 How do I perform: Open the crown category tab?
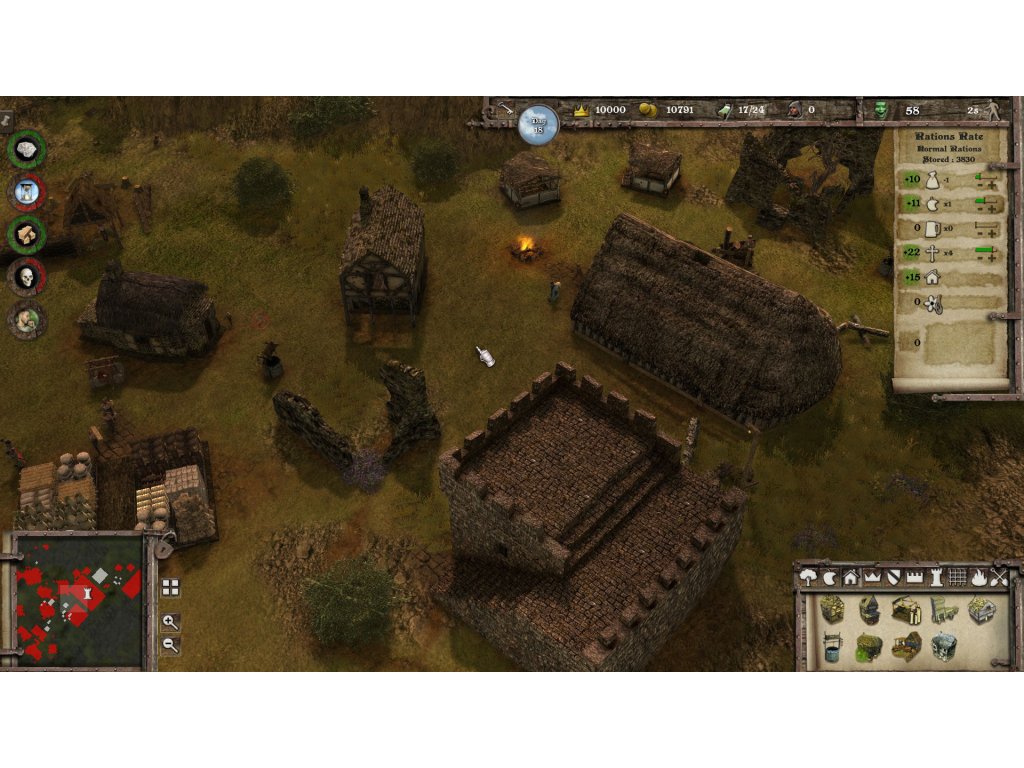point(871,577)
